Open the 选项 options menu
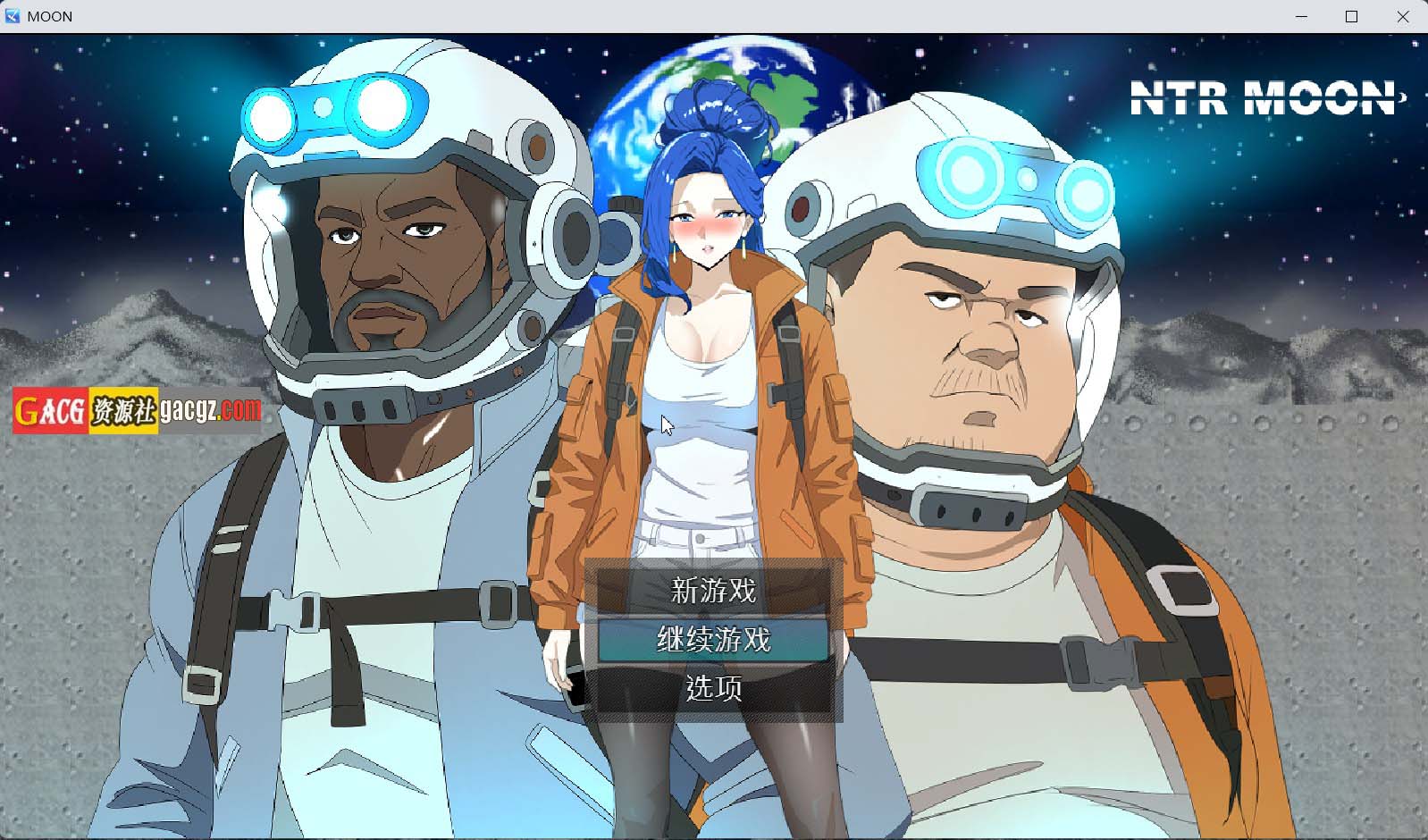 [x=712, y=689]
